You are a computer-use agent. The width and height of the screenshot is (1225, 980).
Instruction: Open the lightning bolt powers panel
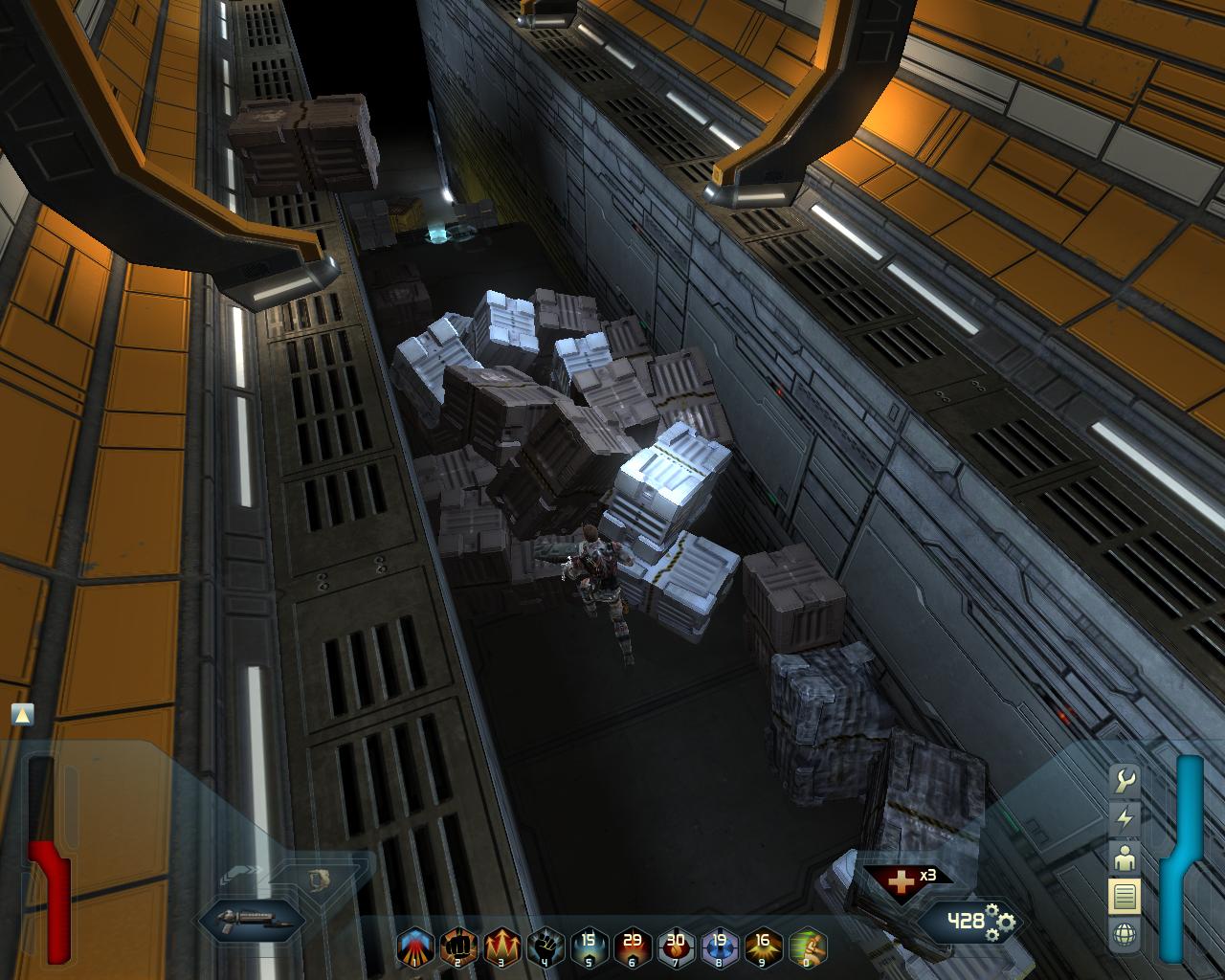coord(1125,819)
